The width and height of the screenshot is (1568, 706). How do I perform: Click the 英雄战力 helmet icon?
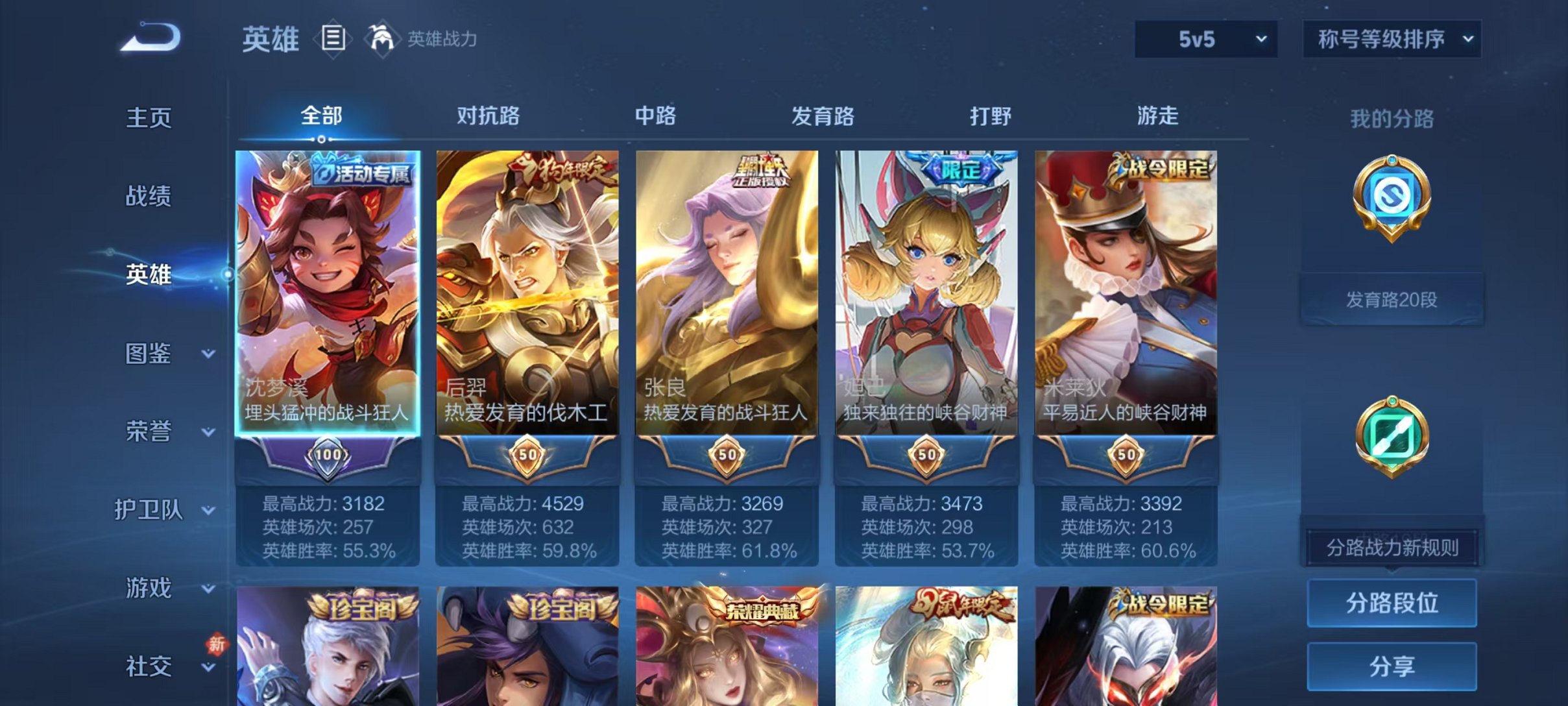point(383,39)
